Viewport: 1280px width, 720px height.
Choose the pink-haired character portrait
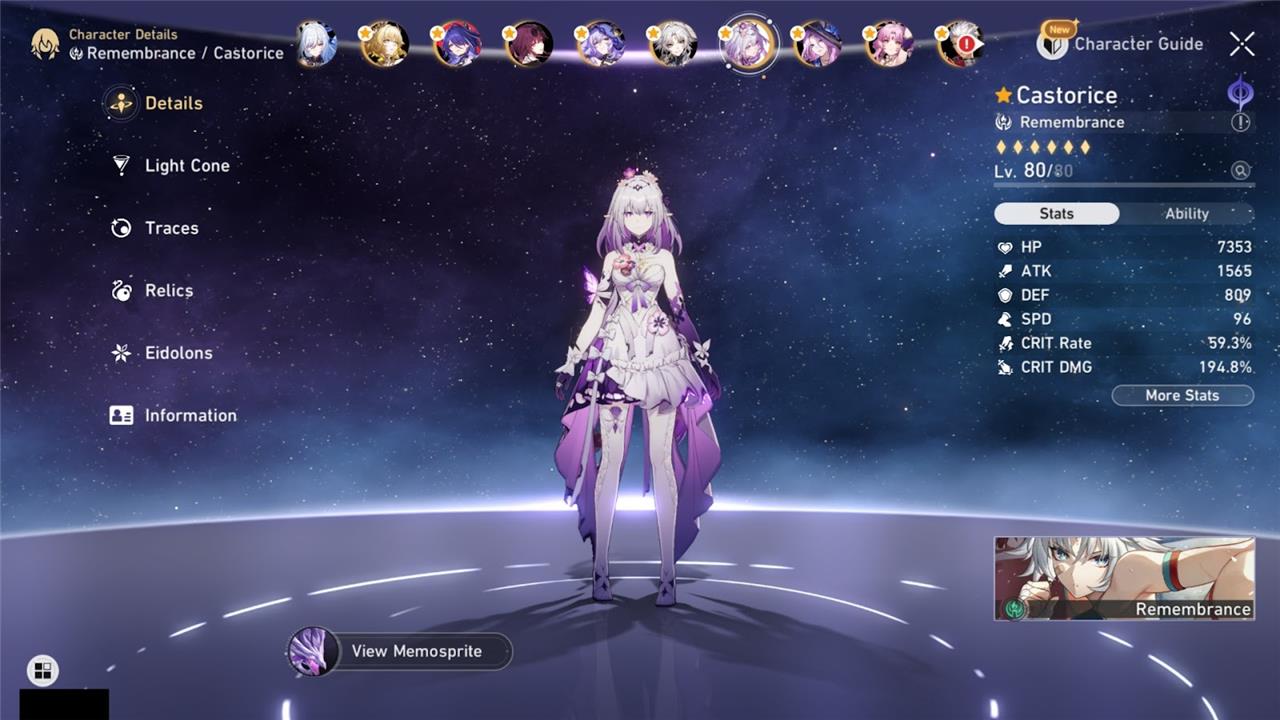click(889, 45)
